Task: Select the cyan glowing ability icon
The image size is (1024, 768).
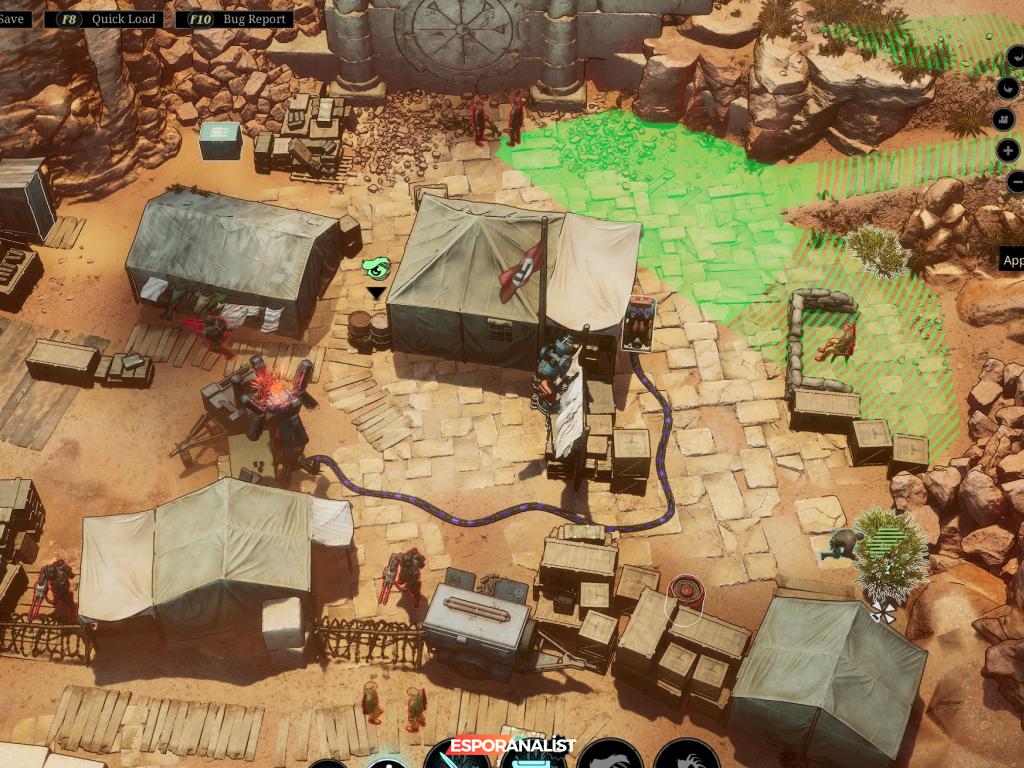Action: click(x=531, y=760)
